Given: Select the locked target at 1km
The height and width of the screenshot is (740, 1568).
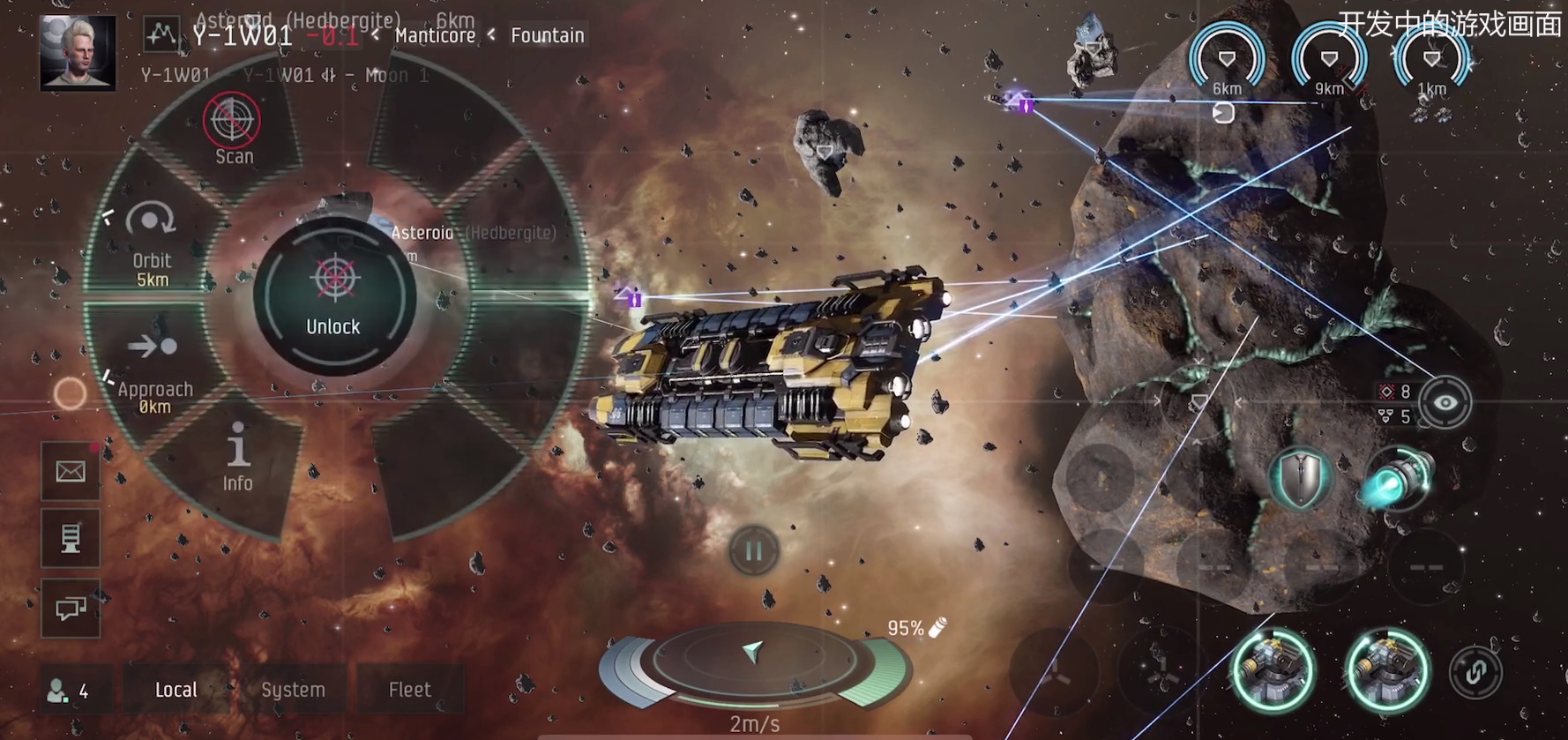Looking at the screenshot, I should (x=1431, y=61).
